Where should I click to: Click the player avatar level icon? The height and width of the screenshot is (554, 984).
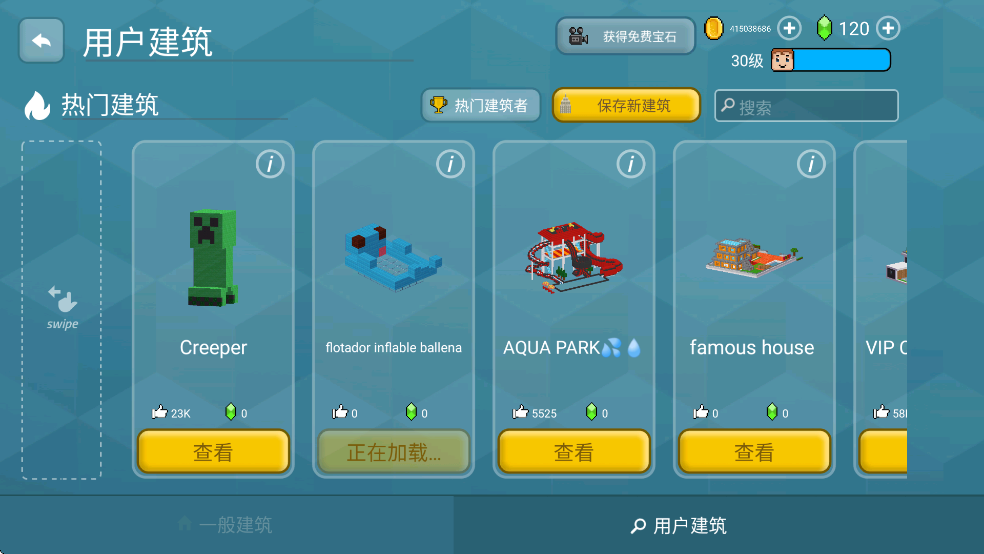coord(782,60)
